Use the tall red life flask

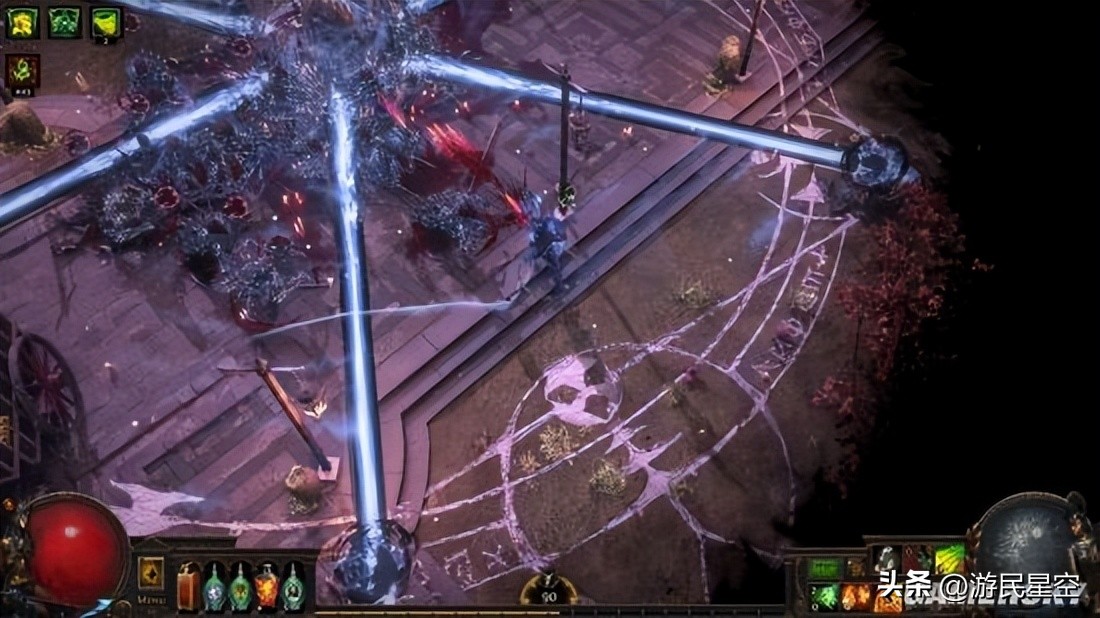188,586
